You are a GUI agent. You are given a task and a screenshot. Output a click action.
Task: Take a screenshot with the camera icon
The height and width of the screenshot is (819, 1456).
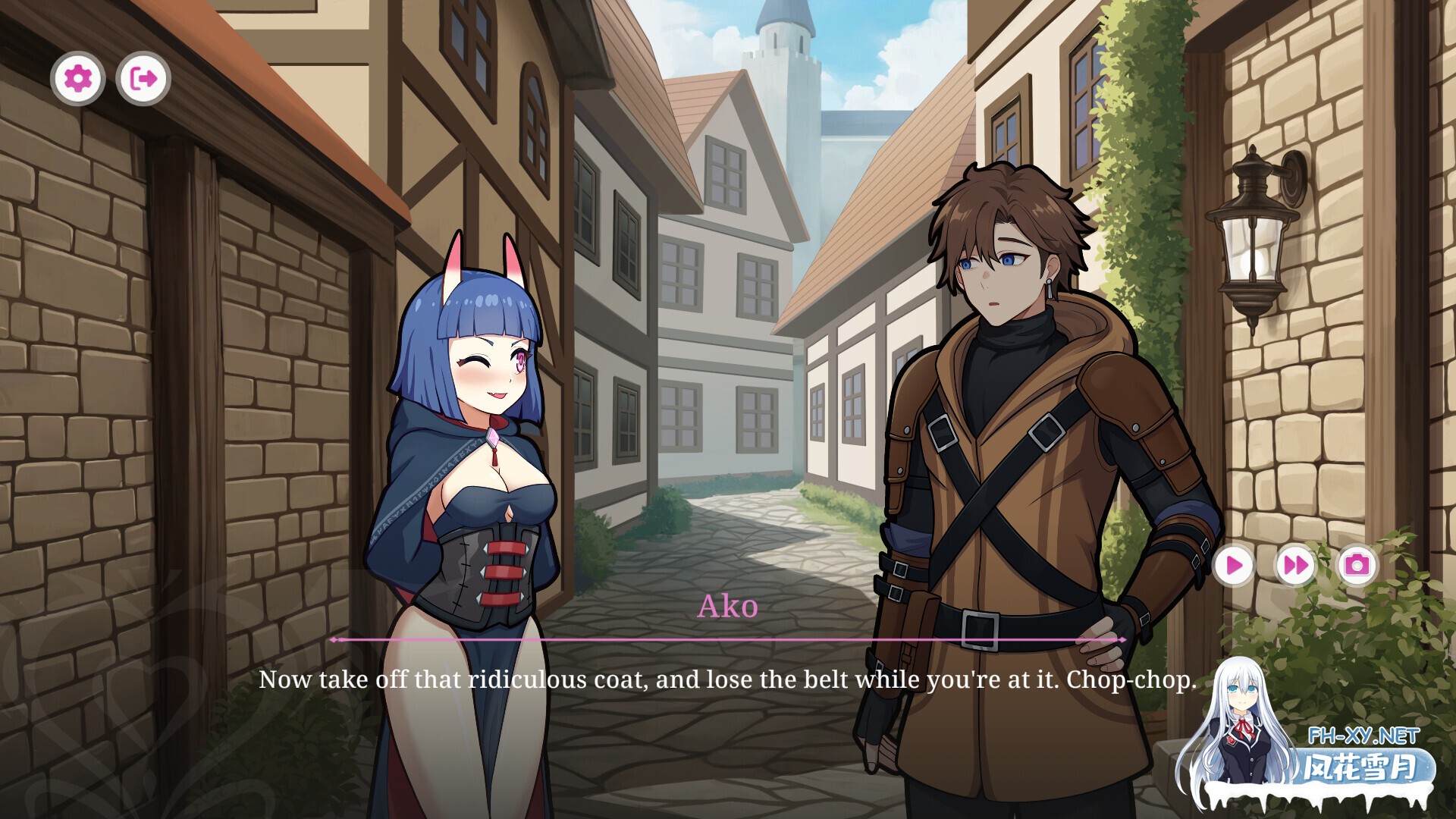click(x=1356, y=565)
